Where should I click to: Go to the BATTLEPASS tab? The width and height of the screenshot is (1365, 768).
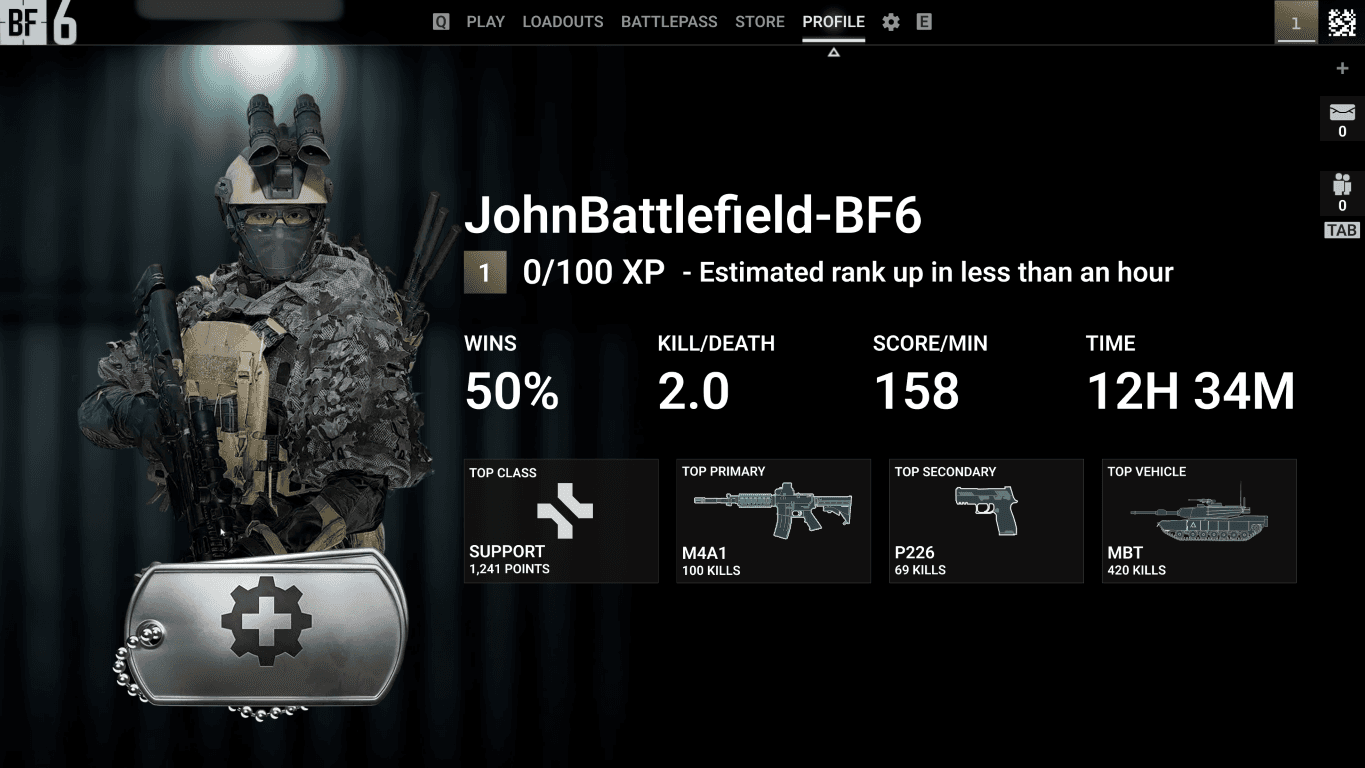pyautogui.click(x=669, y=22)
